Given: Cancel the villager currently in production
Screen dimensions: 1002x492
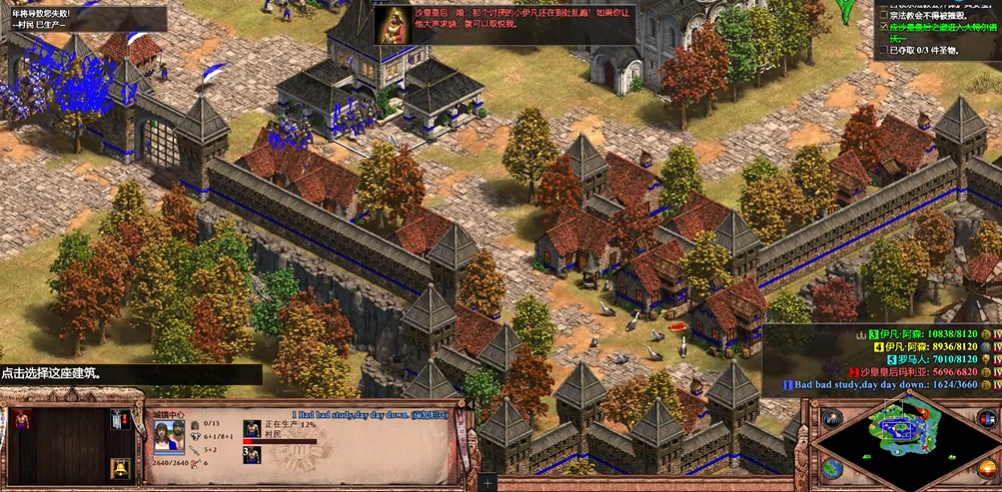Looking at the screenshot, I should pyautogui.click(x=252, y=429).
